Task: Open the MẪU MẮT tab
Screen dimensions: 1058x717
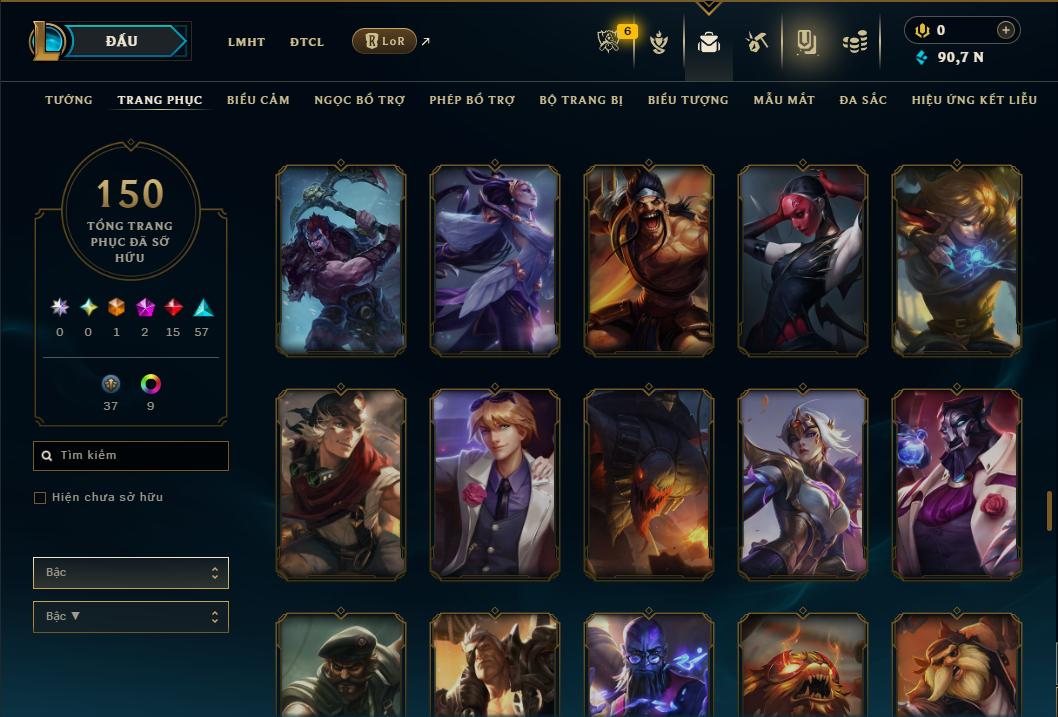Action: (x=784, y=100)
